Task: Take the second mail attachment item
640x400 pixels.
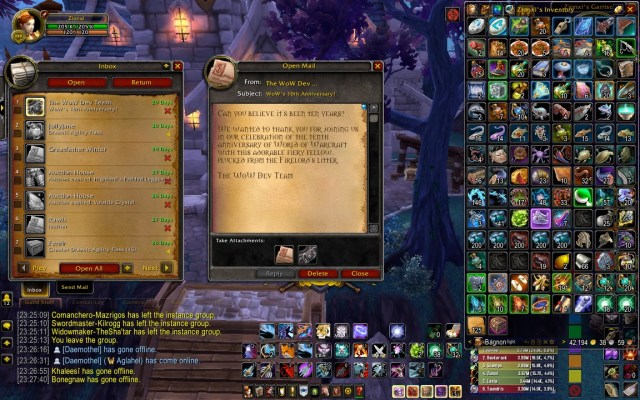Action: (x=307, y=254)
